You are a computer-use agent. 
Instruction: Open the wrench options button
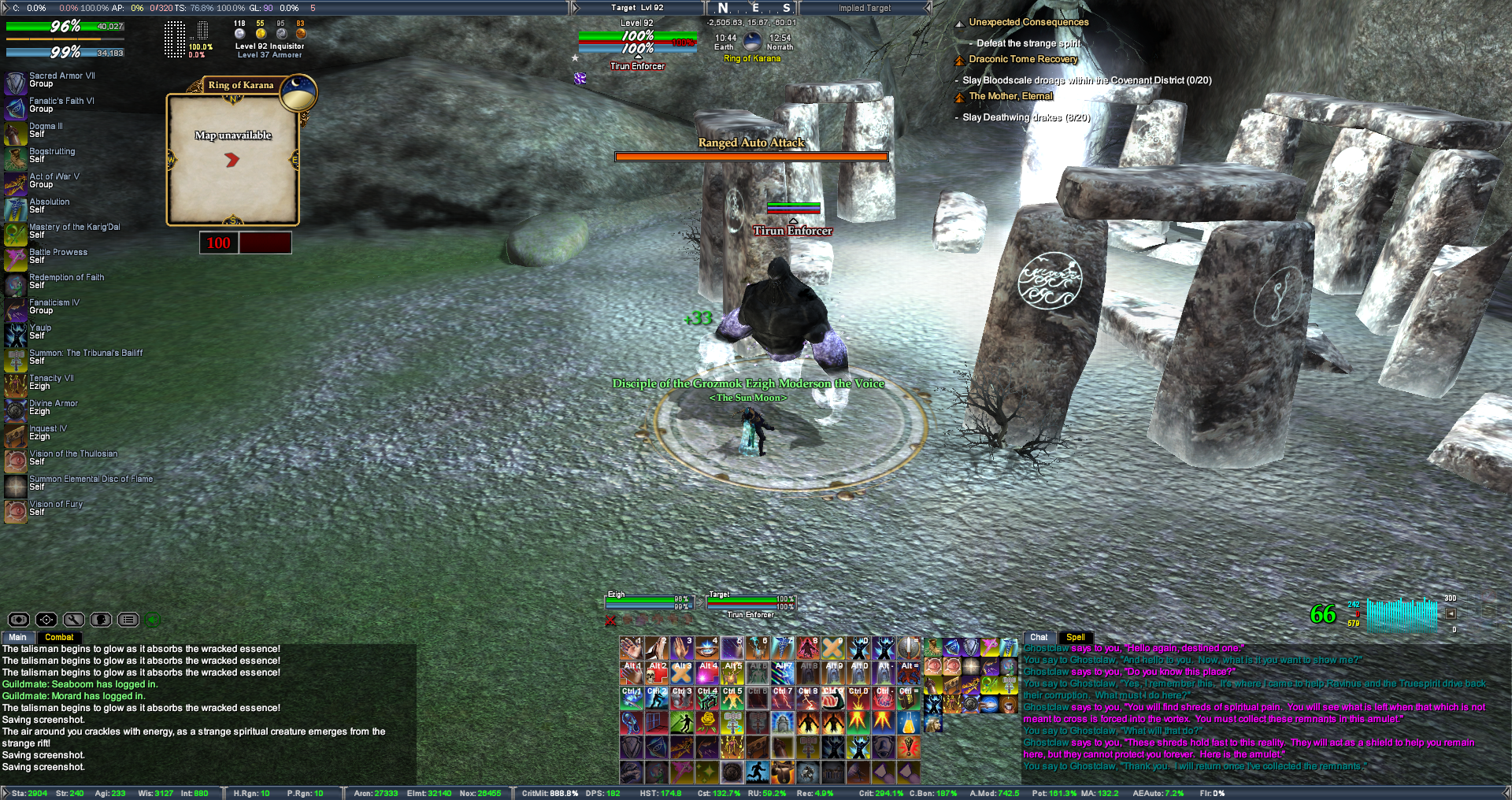74,620
